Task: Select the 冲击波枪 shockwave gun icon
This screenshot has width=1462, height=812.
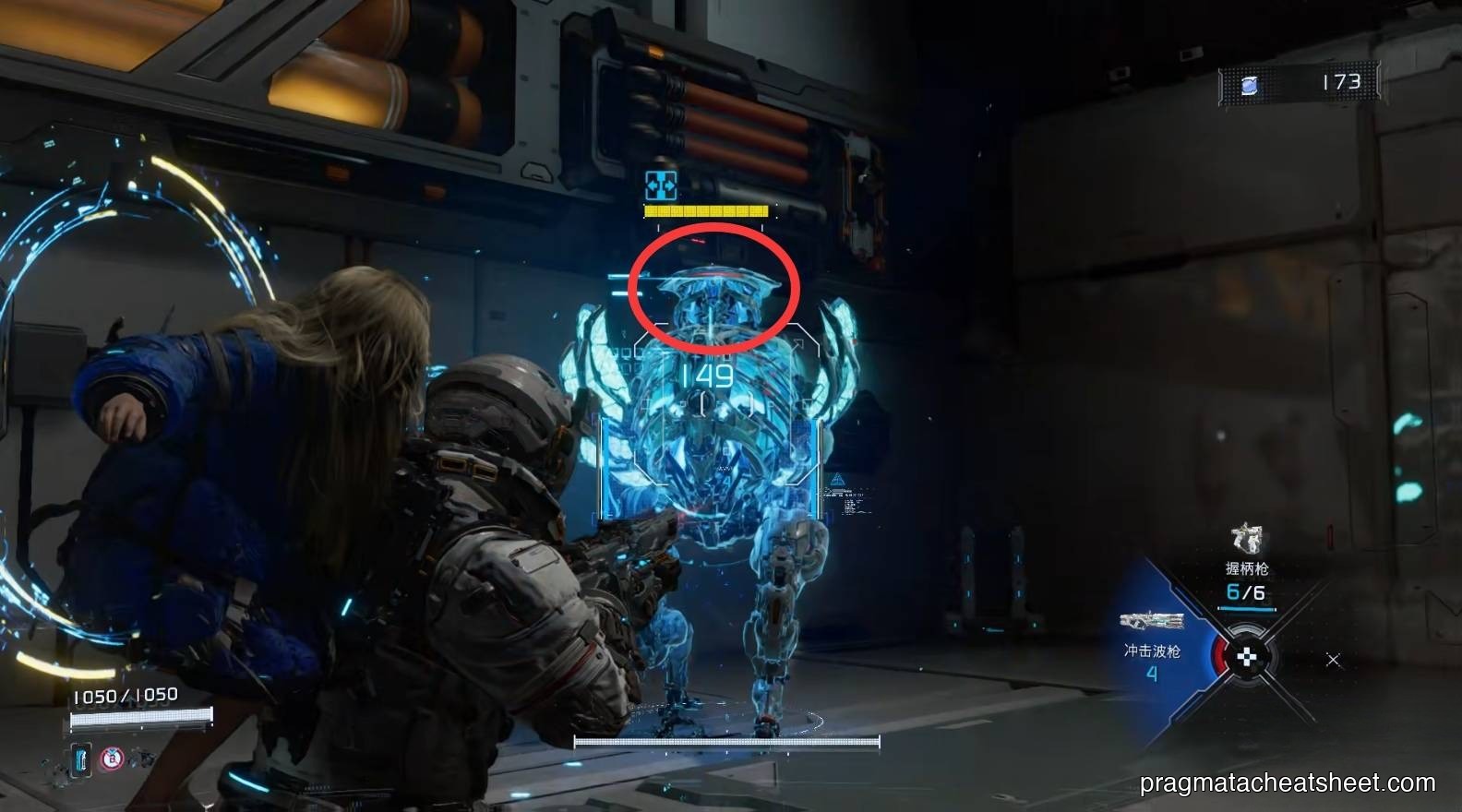Action: [x=1152, y=620]
